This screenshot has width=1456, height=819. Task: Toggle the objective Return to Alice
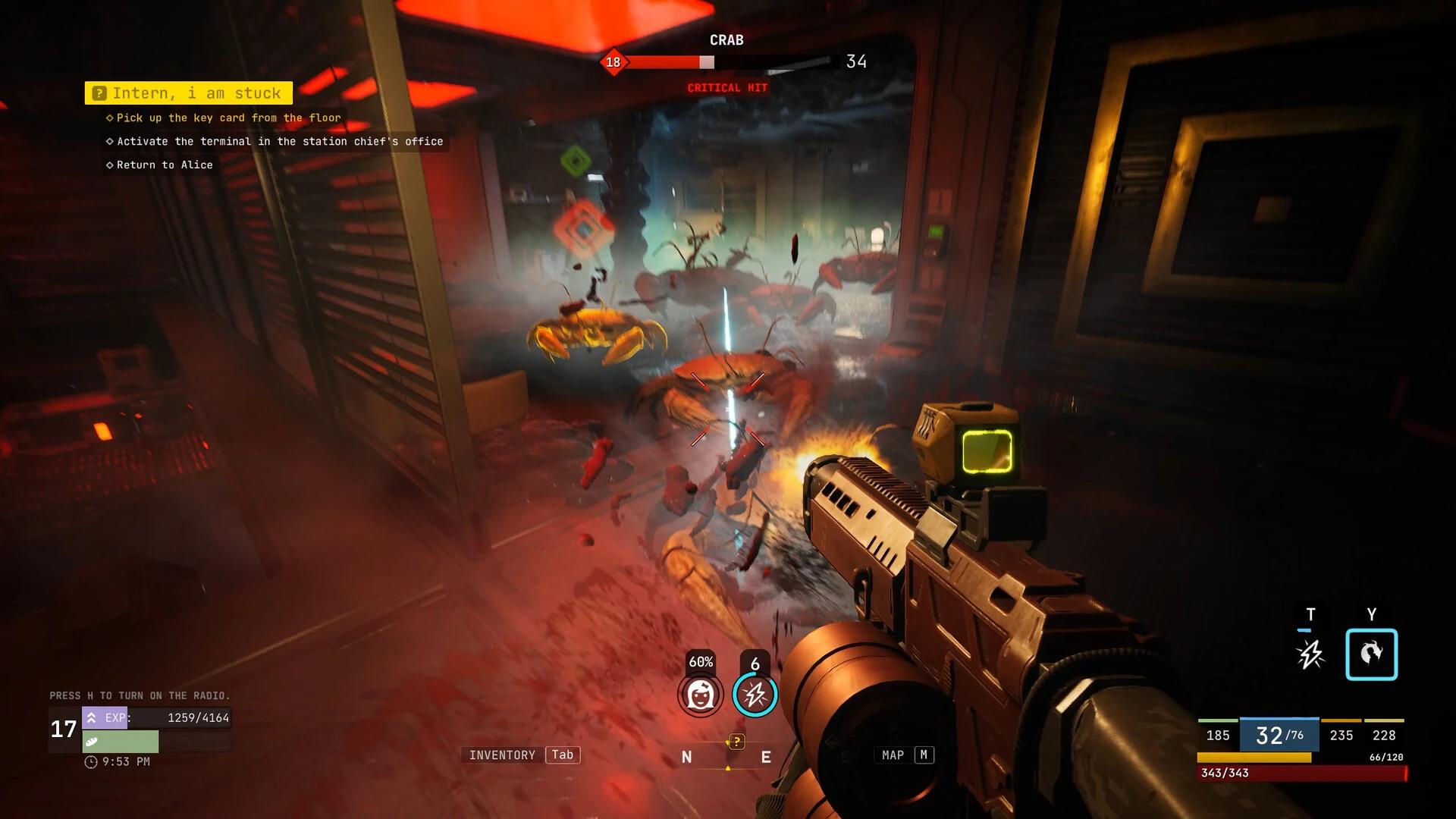(162, 165)
